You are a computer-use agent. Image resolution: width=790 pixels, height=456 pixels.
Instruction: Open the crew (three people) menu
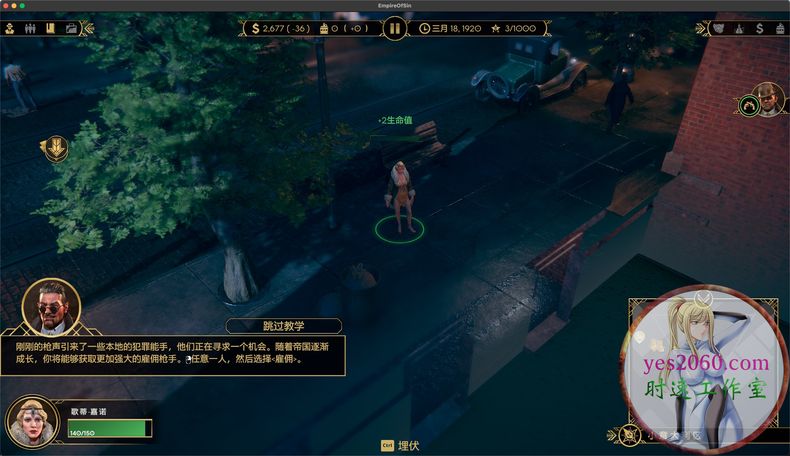[28, 28]
